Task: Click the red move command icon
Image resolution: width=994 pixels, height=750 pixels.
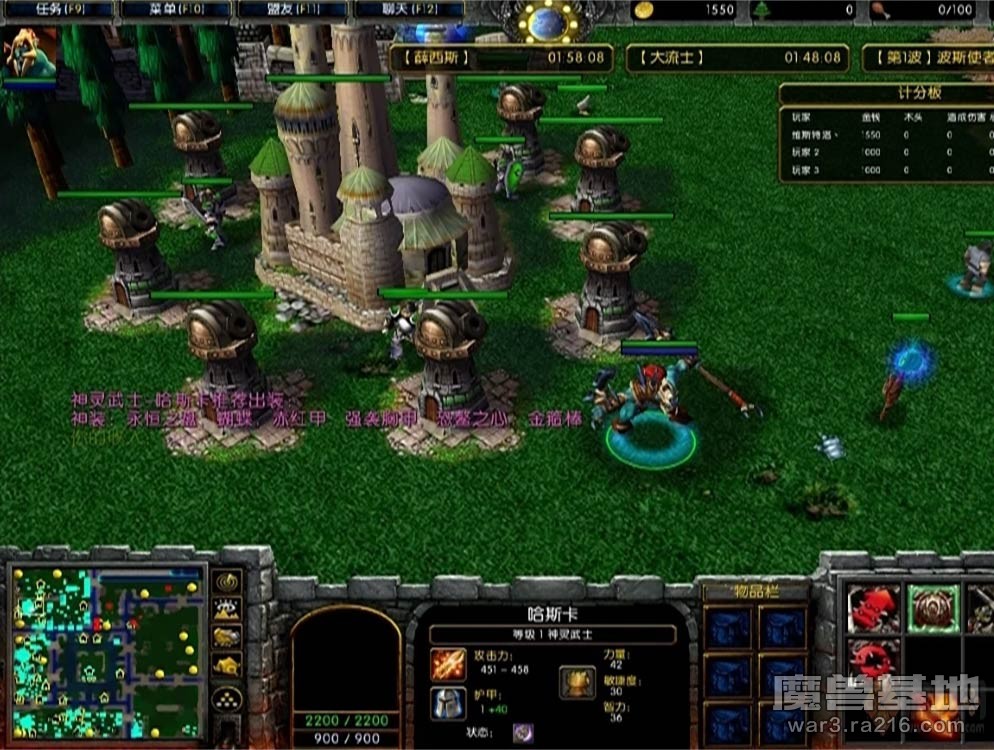Action: tap(873, 608)
